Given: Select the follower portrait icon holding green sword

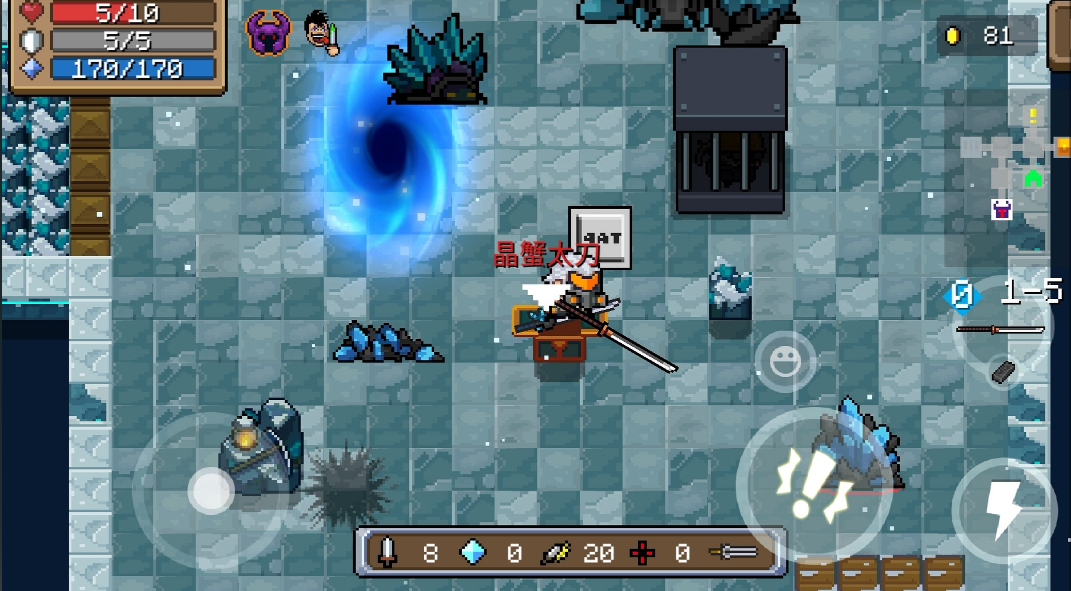Looking at the screenshot, I should pos(322,33).
